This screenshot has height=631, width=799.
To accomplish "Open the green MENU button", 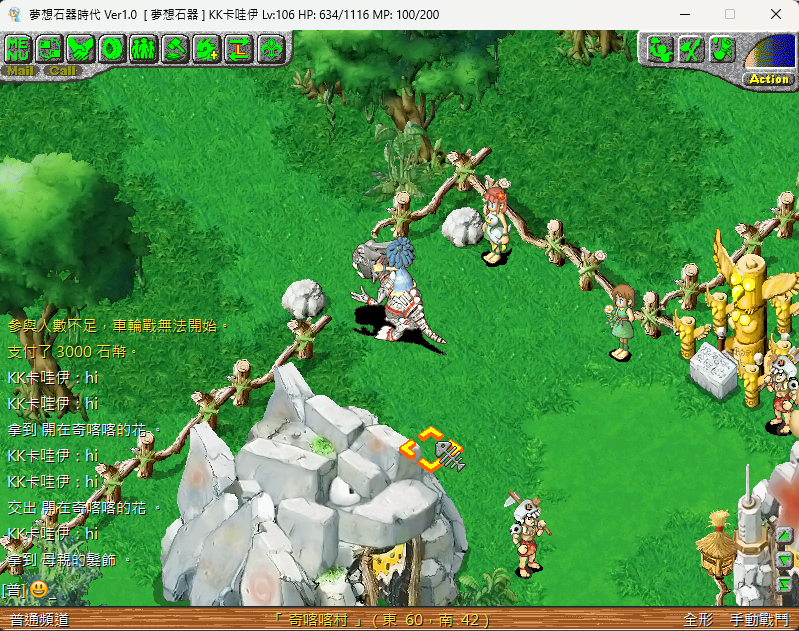I will tap(19, 47).
